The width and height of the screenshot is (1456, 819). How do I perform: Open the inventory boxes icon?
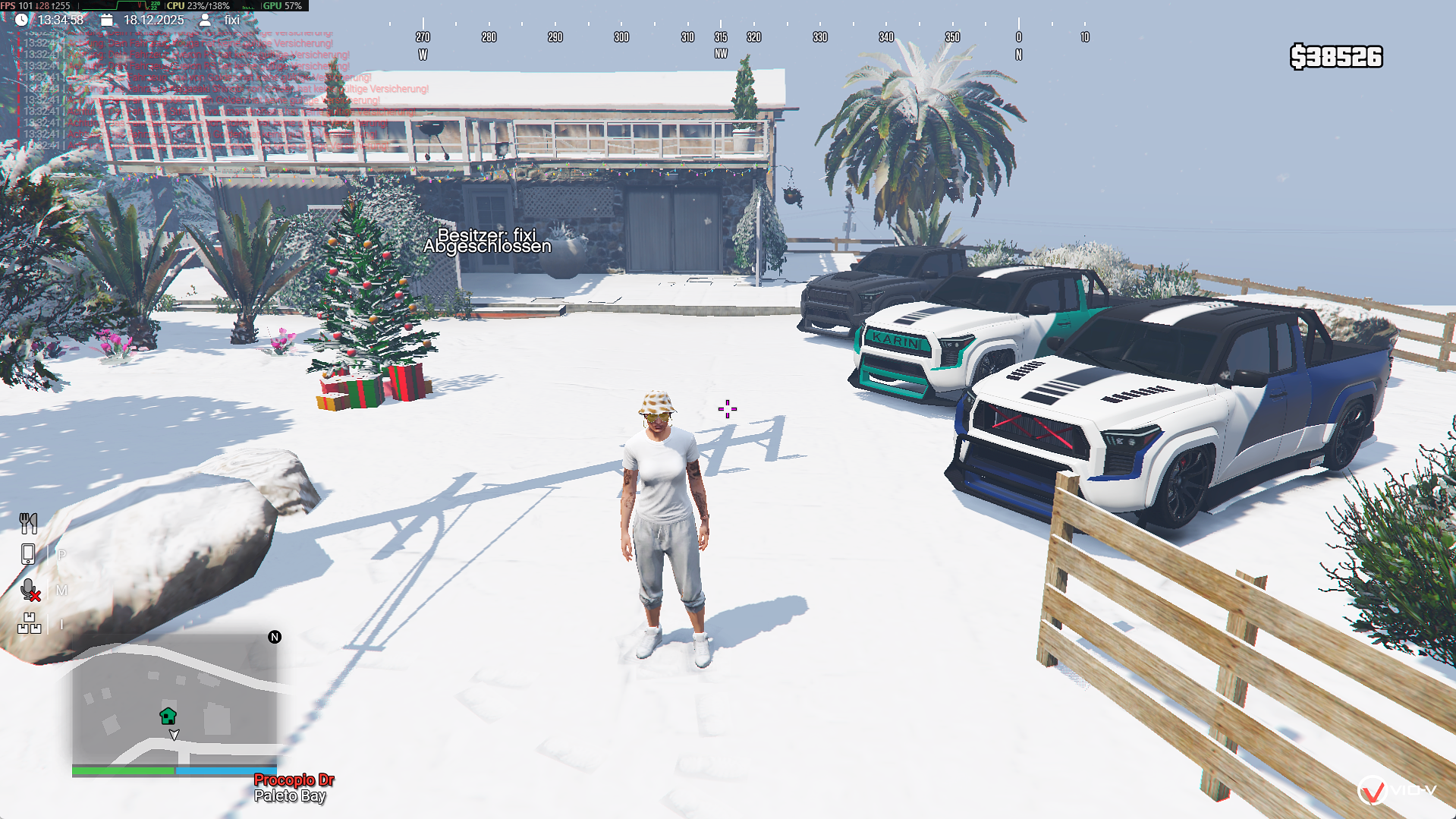point(29,623)
